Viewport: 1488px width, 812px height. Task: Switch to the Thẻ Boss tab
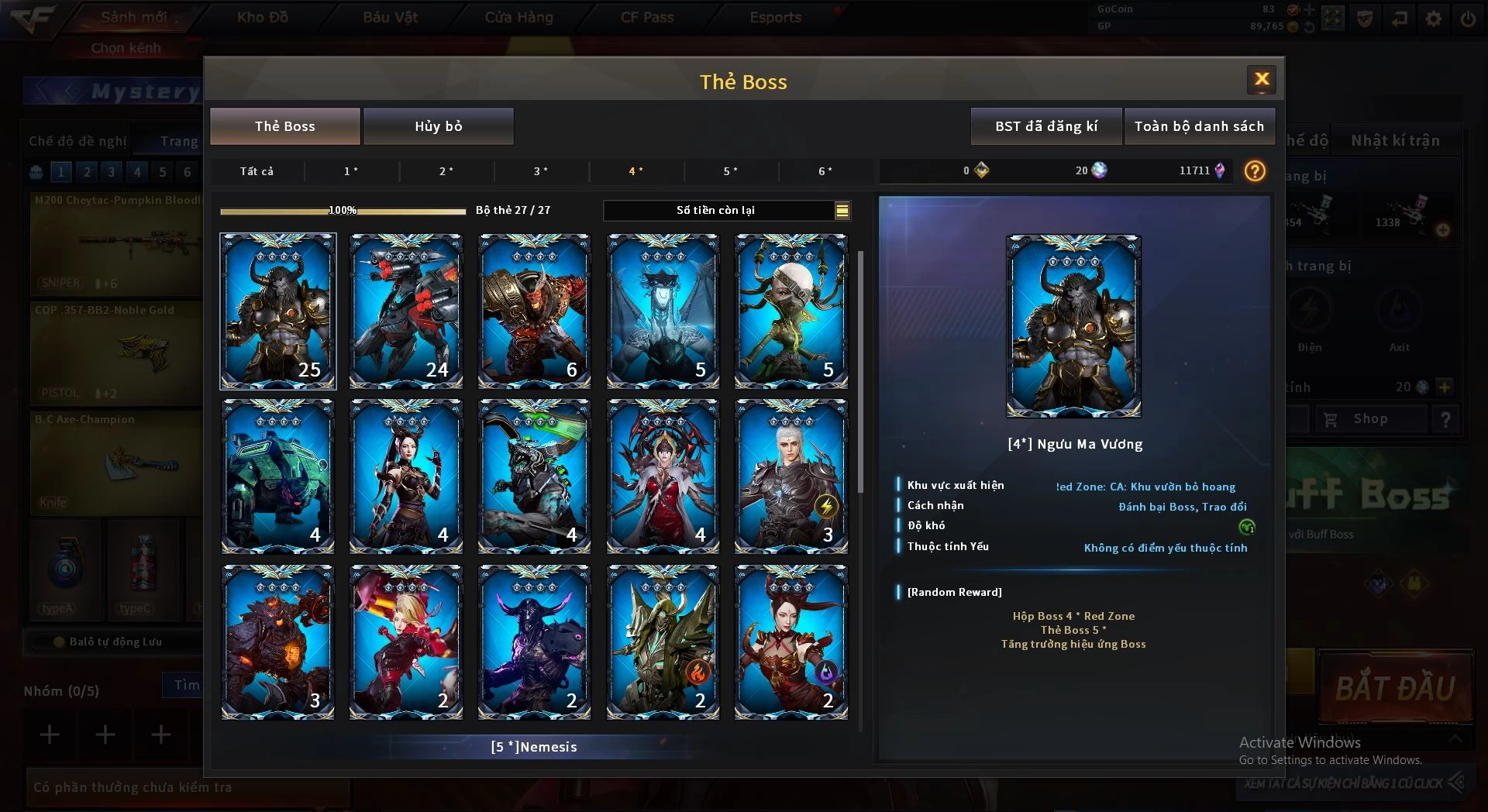284,126
